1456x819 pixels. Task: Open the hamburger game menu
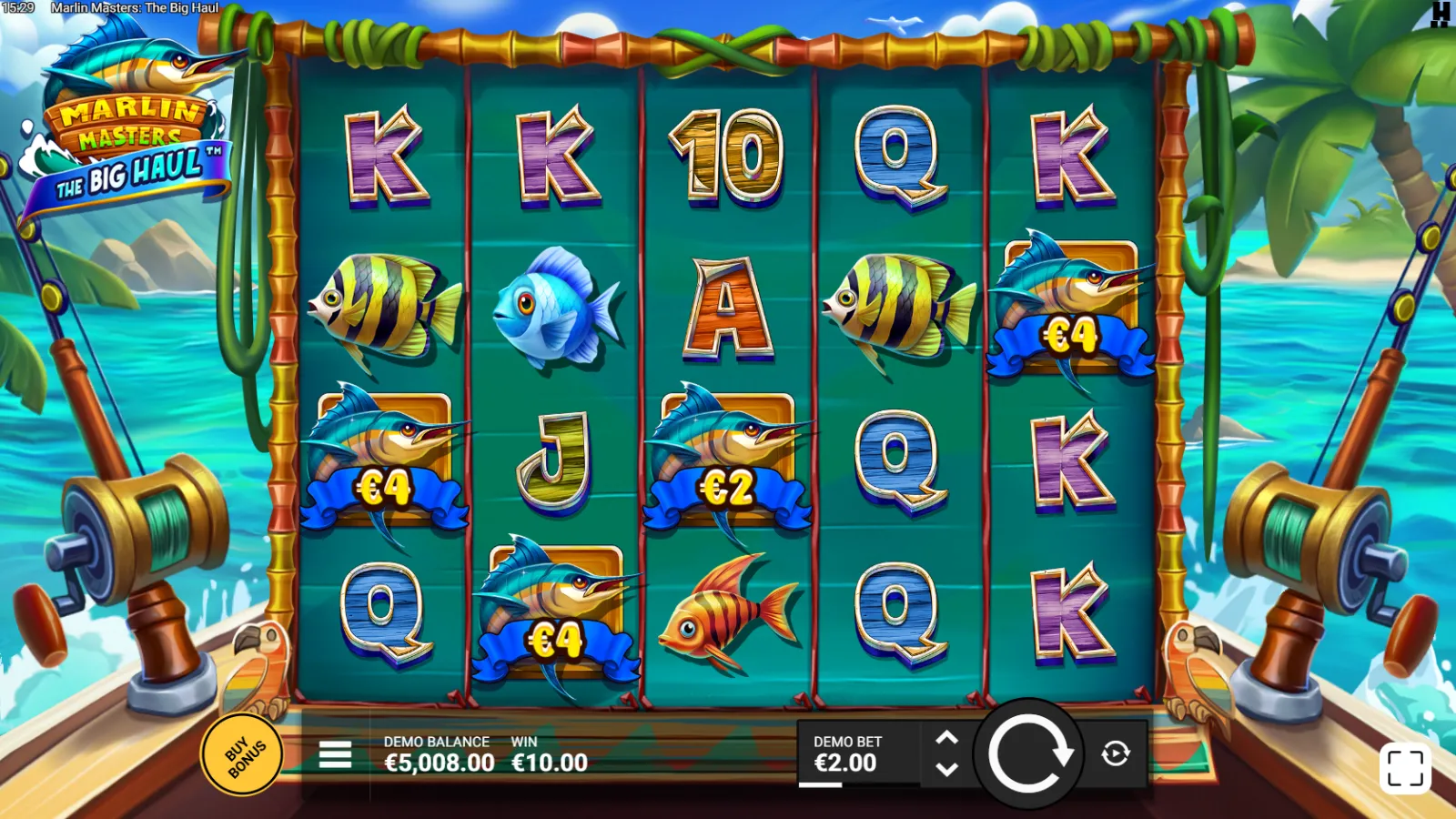click(335, 754)
